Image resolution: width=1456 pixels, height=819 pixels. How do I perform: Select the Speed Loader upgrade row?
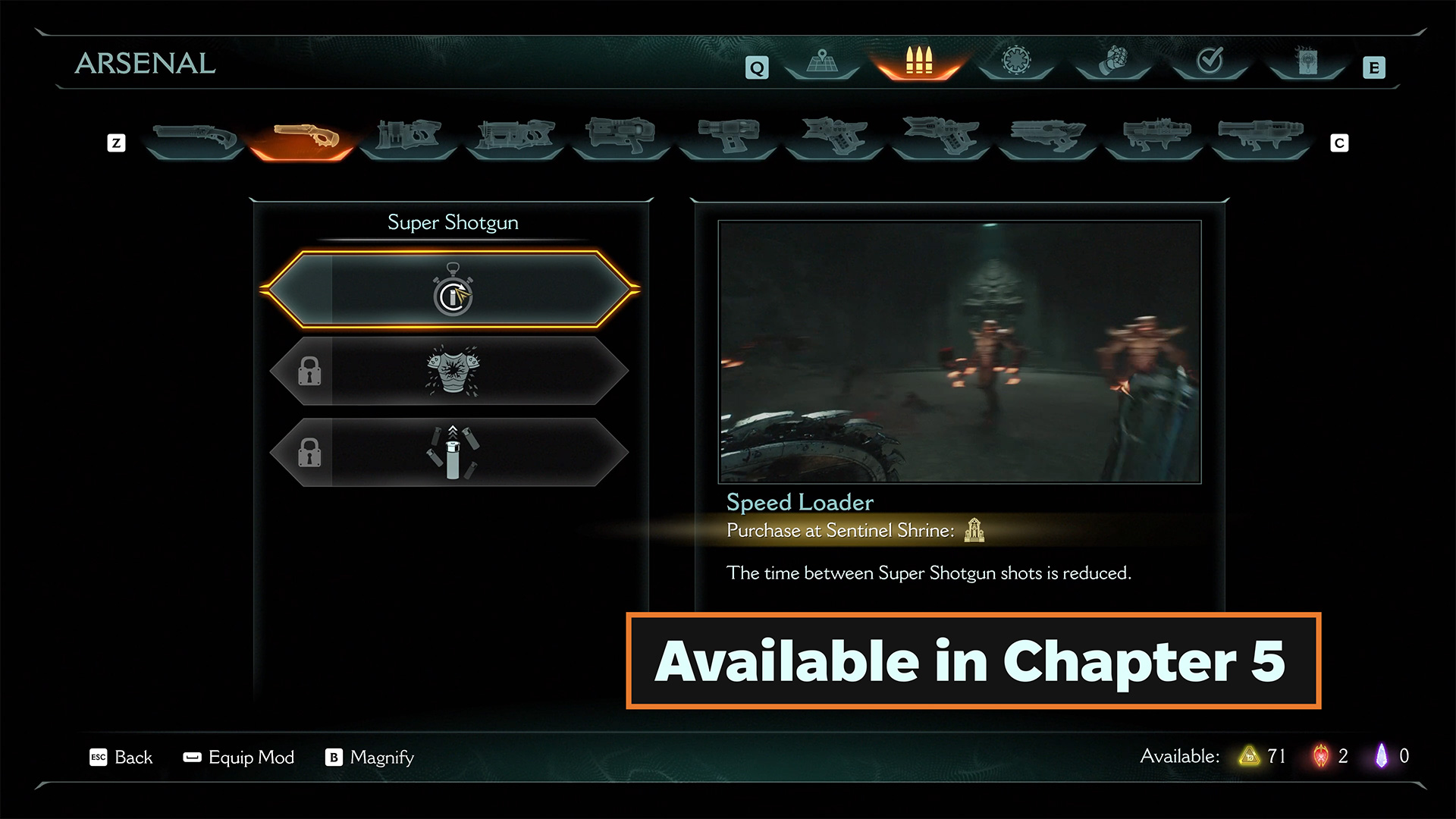coord(453,290)
